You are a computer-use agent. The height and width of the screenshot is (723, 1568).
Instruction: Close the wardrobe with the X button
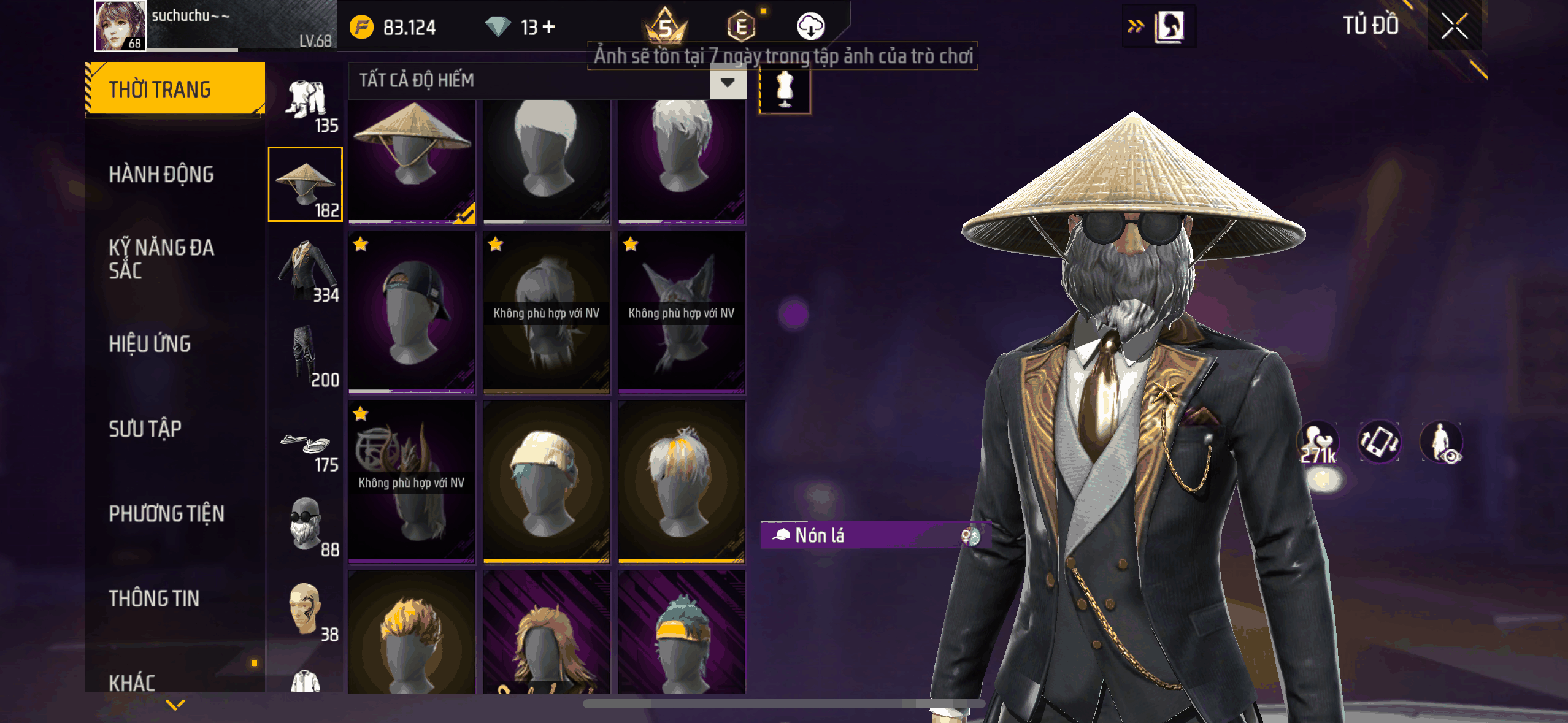pos(1454,26)
